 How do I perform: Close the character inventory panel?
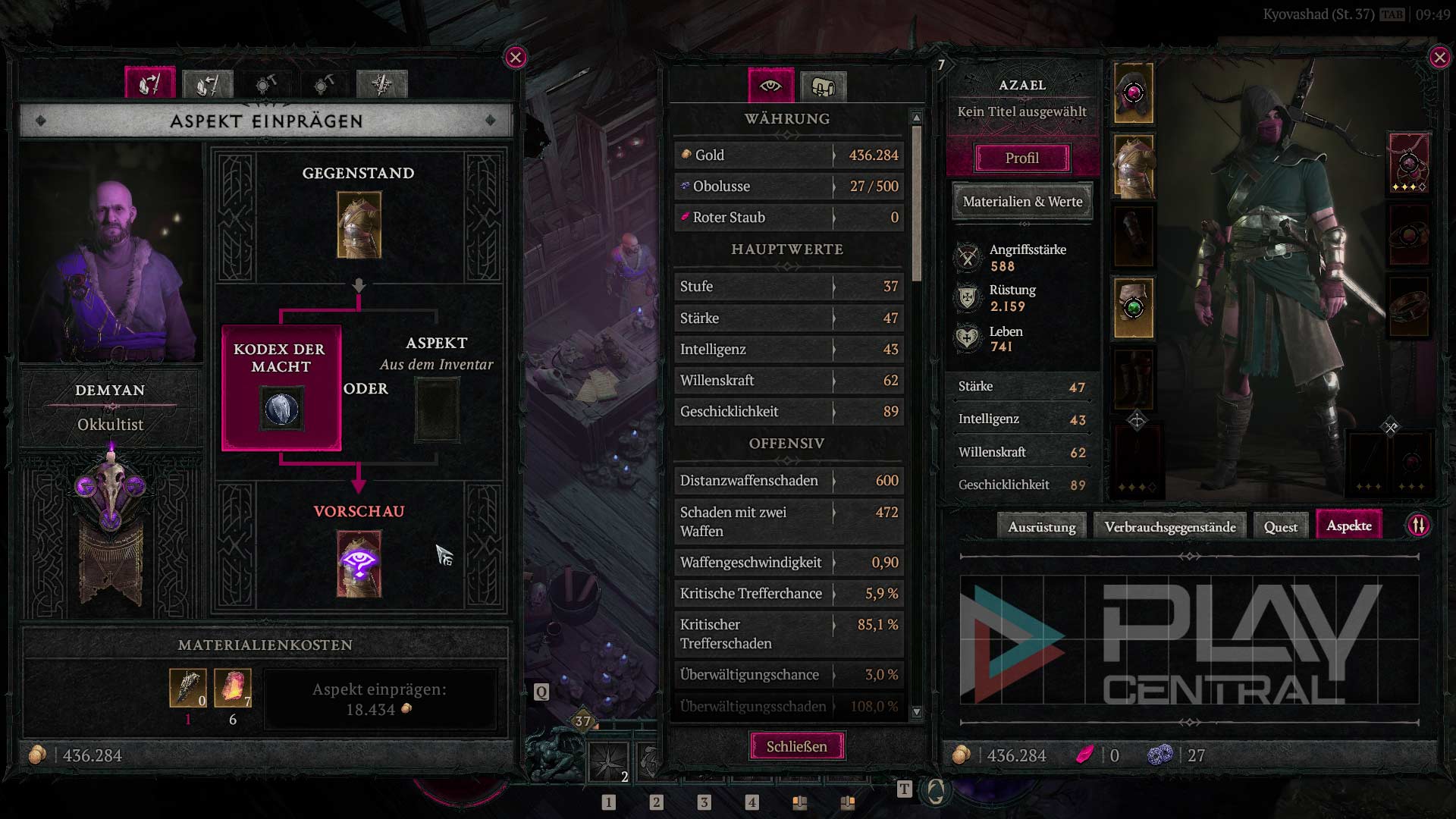(x=1439, y=58)
